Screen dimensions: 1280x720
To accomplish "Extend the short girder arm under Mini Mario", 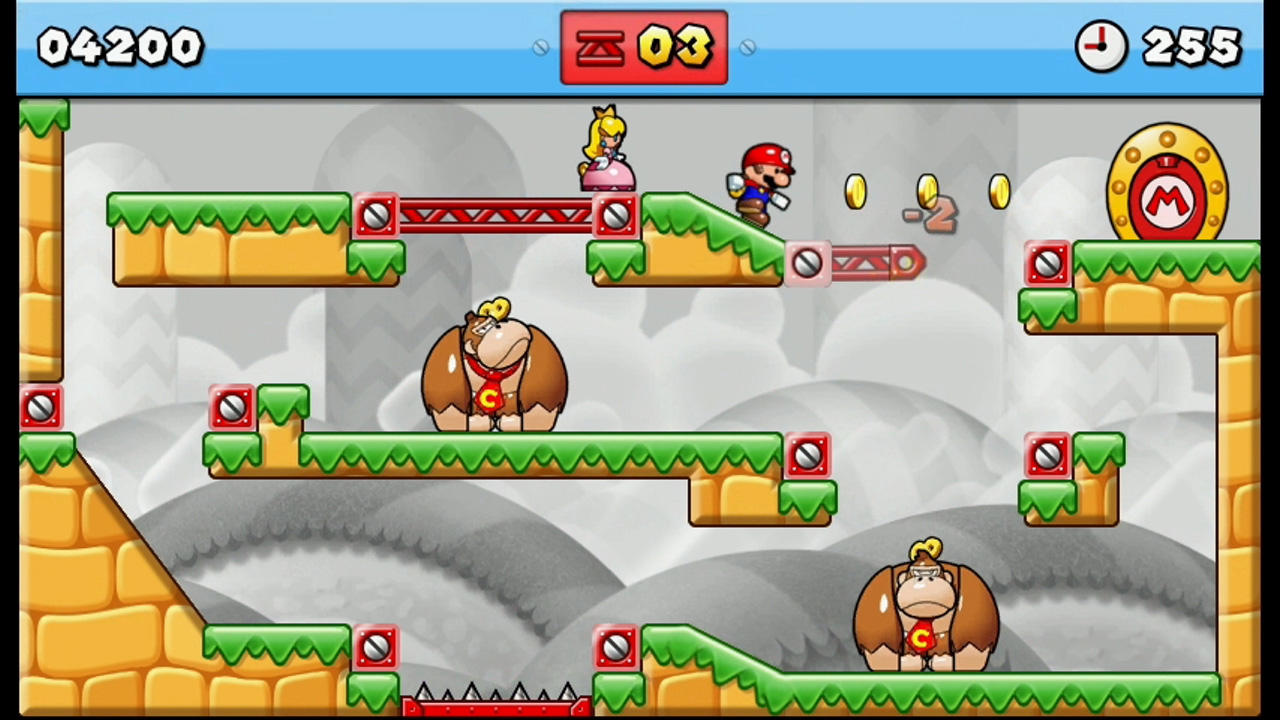I will click(865, 262).
